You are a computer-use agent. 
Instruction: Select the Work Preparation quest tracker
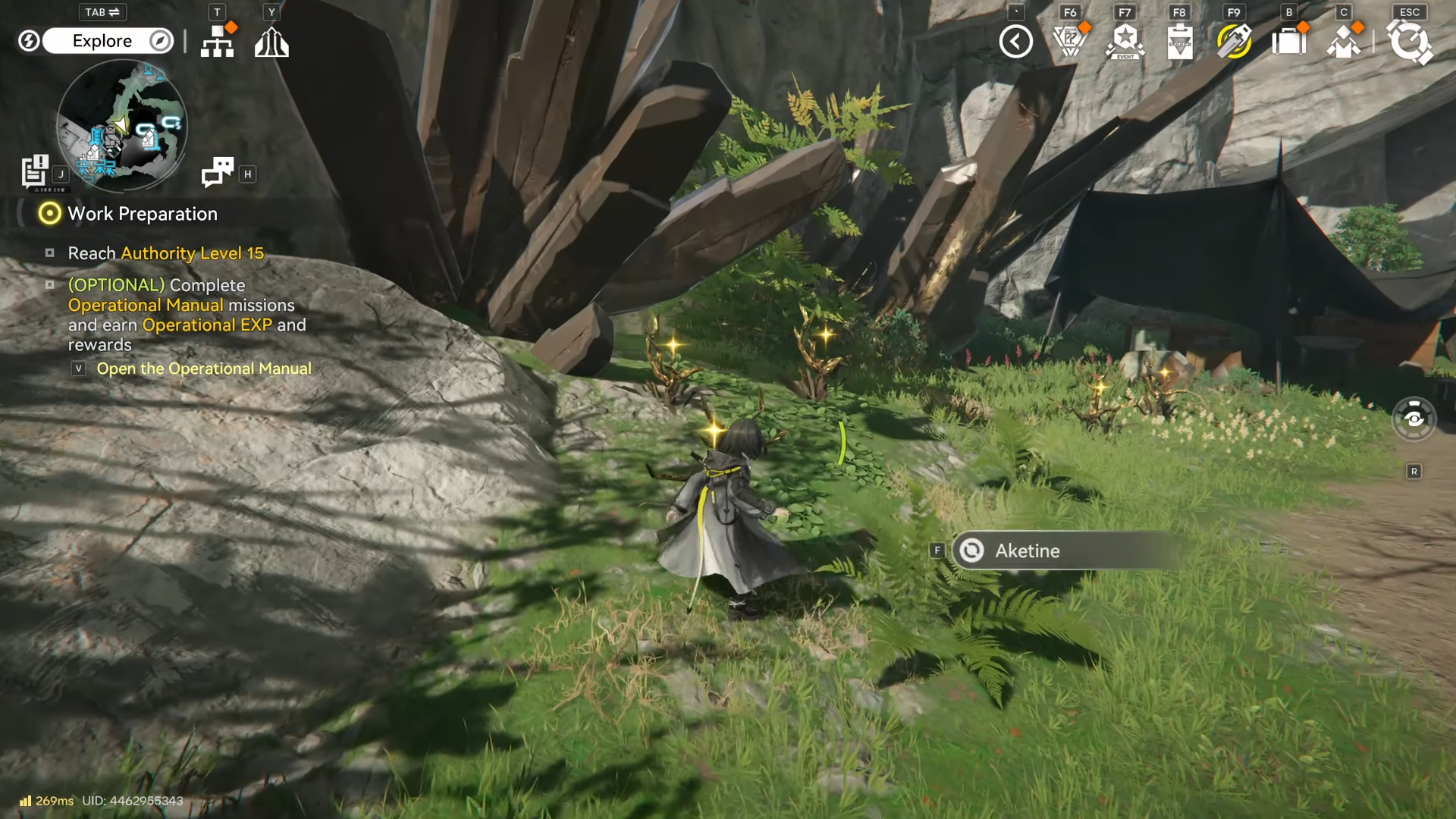[x=142, y=214]
